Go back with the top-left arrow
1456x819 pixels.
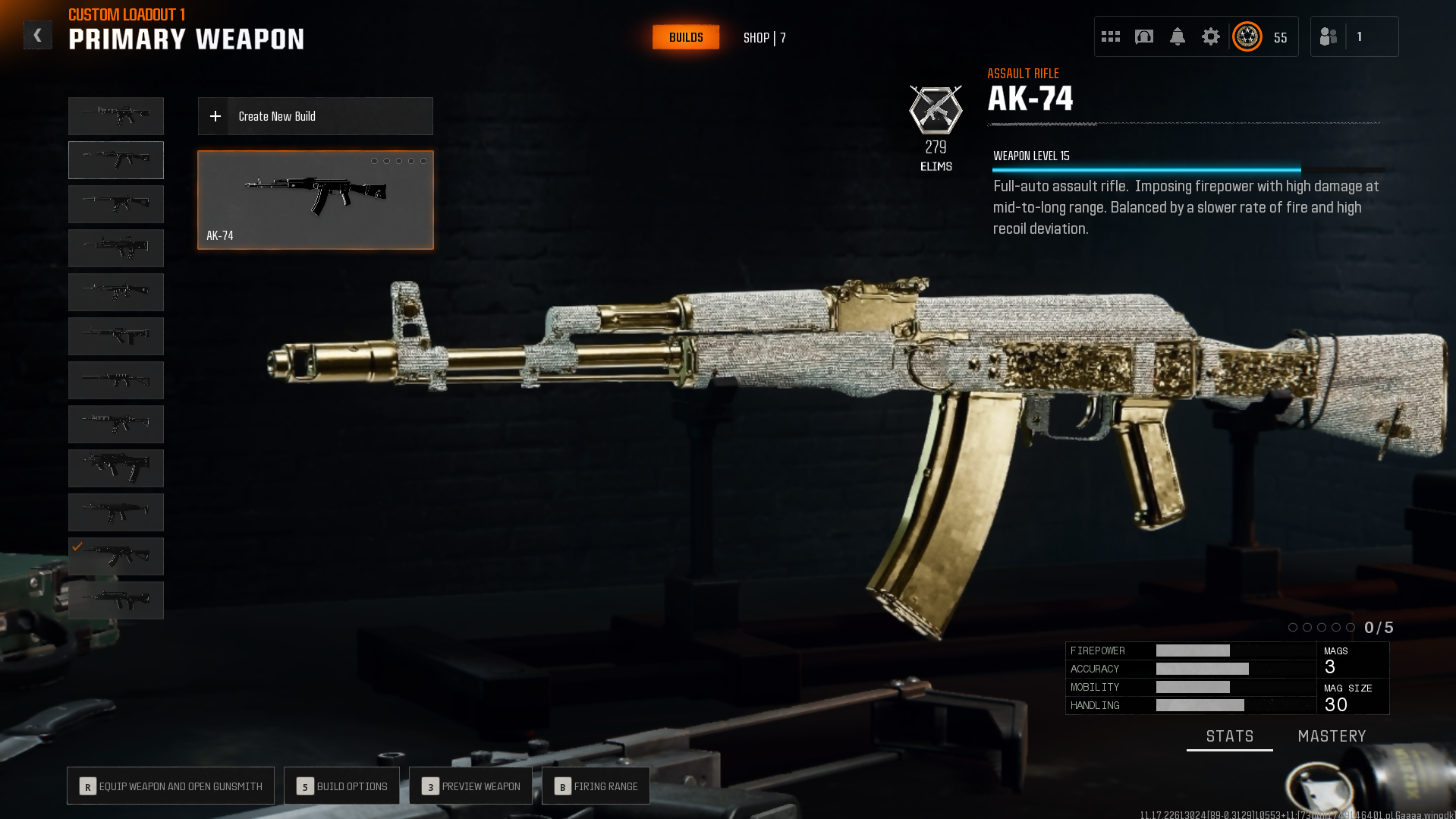tap(37, 36)
